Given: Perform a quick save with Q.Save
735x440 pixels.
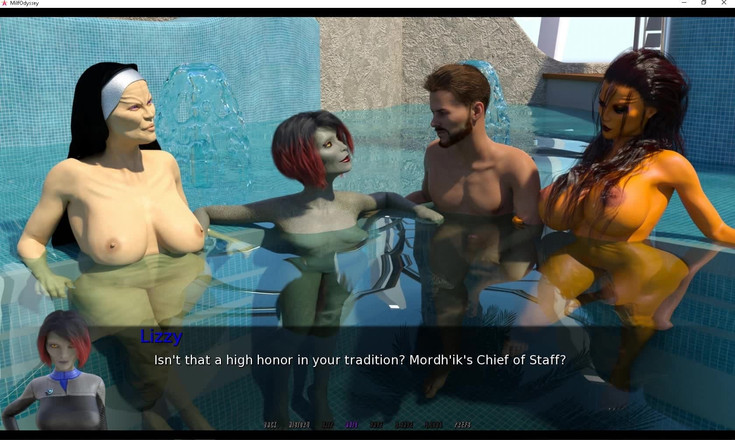Looking at the screenshot, I should (x=404, y=425).
